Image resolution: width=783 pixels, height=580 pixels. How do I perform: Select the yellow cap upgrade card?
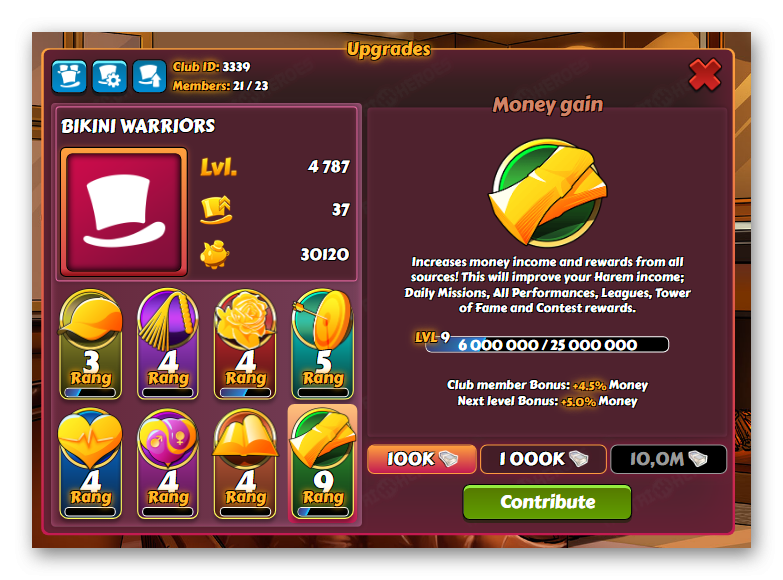click(91, 343)
